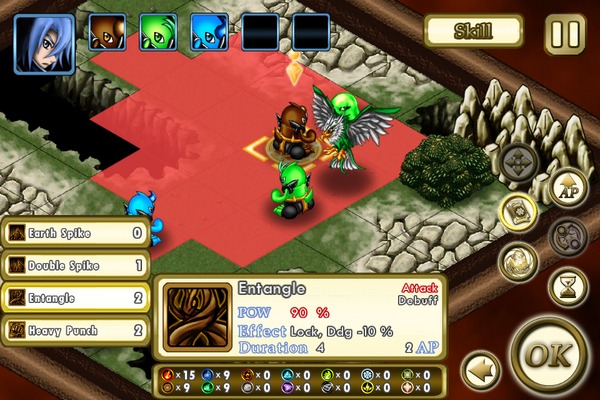The image size is (600, 400).
Task: Open the Skill menu
Action: click(473, 30)
